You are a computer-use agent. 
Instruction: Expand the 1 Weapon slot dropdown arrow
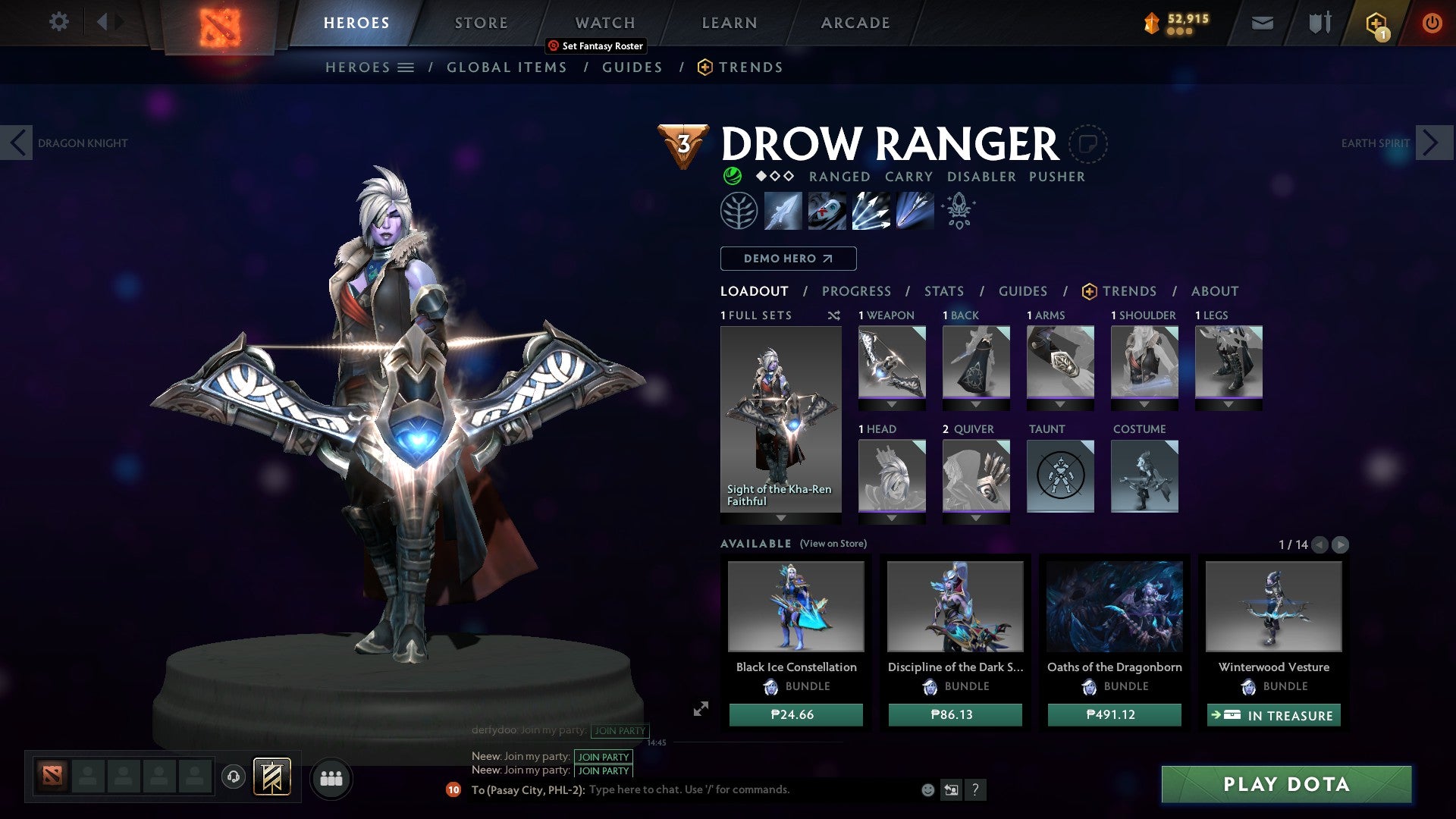coord(892,406)
